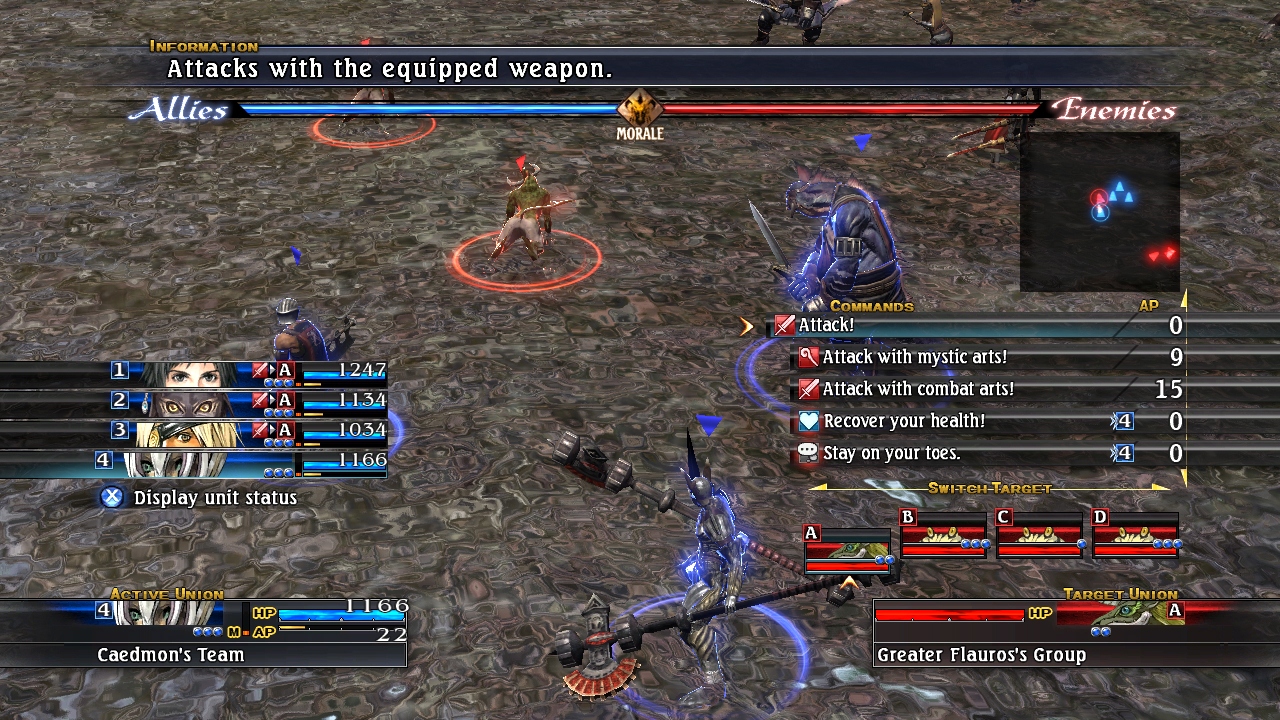The image size is (1280, 720).
Task: Click the battlefield minimap
Action: coord(1099,212)
